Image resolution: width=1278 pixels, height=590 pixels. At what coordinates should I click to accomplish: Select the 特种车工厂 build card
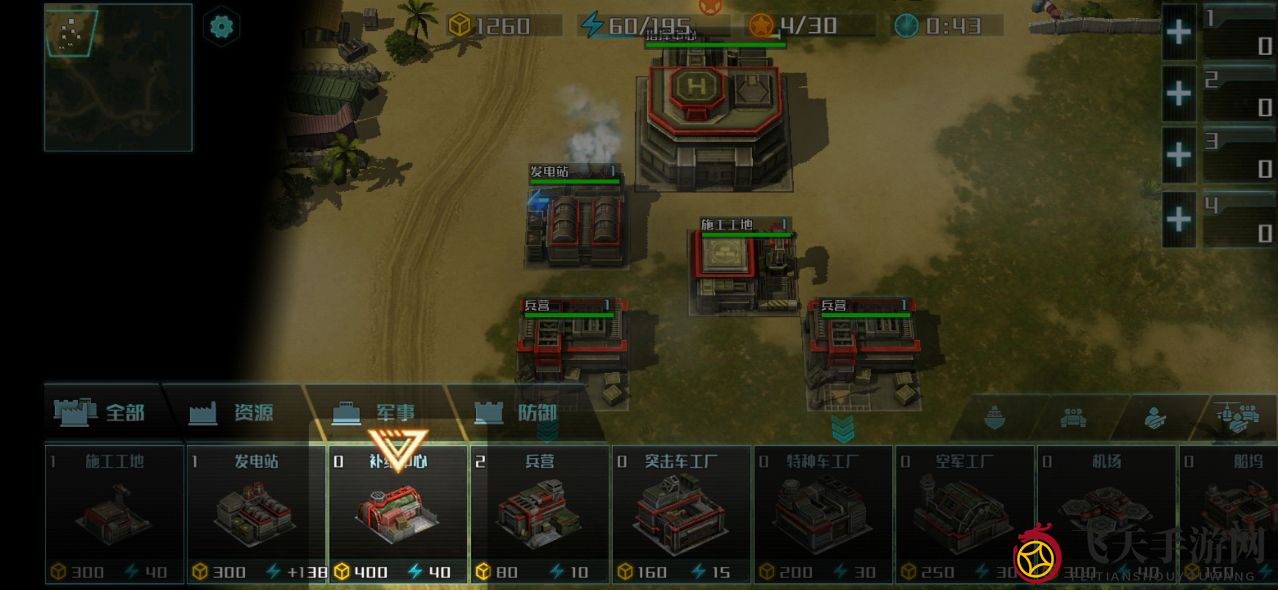pos(823,515)
